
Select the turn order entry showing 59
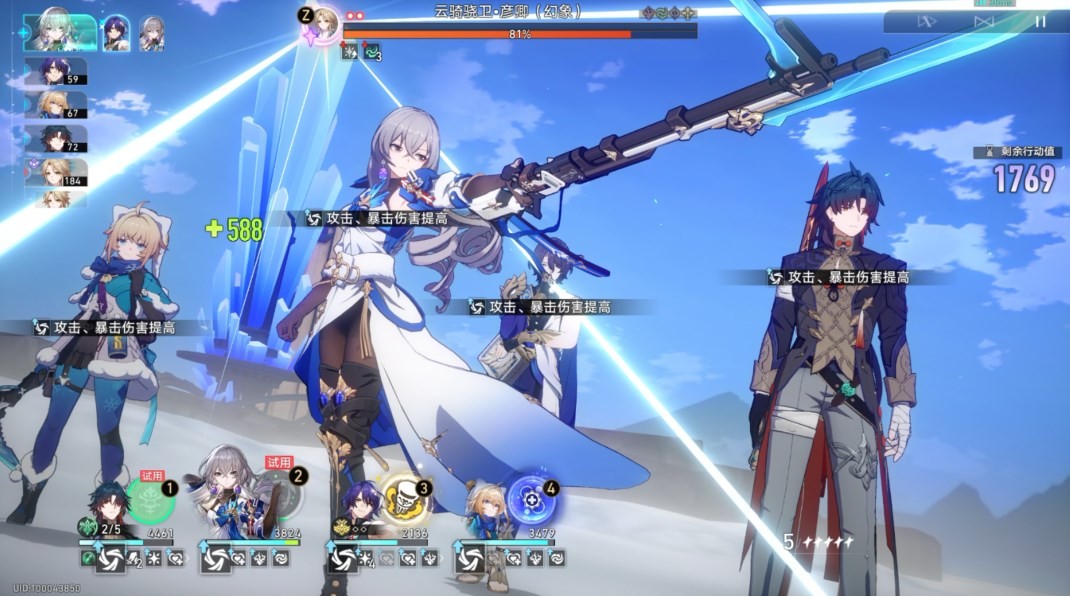click(56, 72)
